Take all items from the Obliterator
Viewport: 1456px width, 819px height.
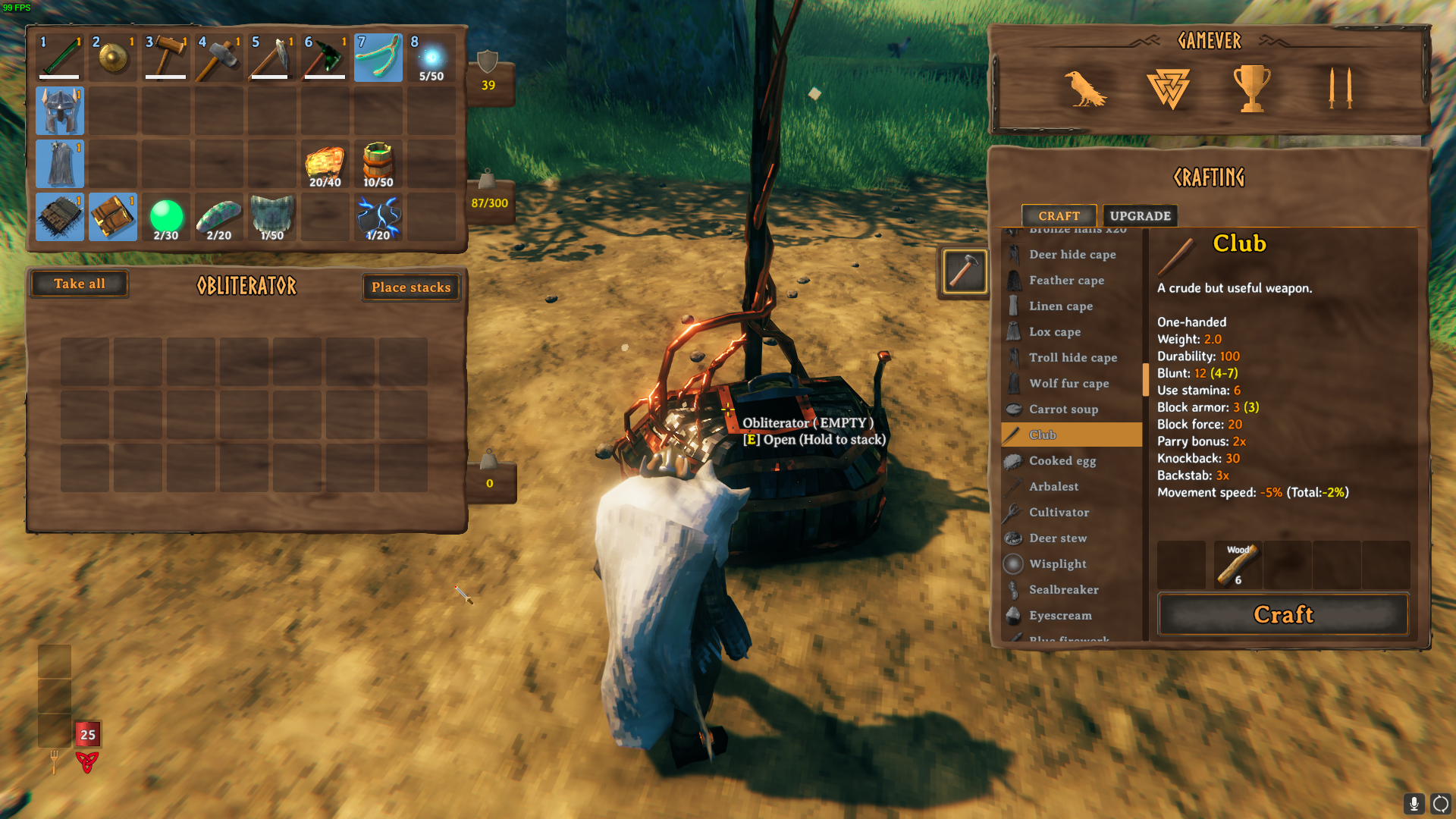80,284
